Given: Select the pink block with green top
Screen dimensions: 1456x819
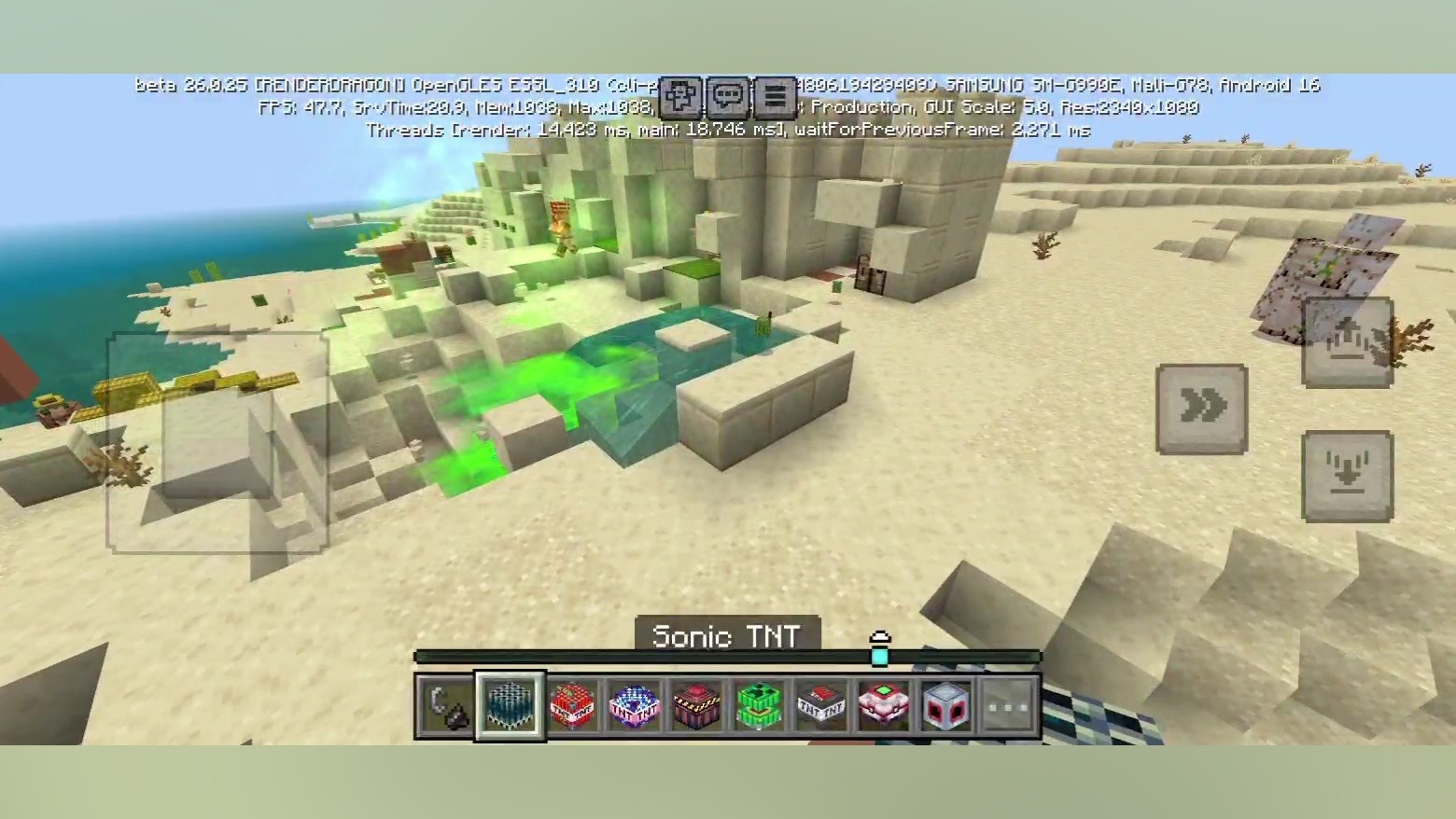Looking at the screenshot, I should (884, 706).
